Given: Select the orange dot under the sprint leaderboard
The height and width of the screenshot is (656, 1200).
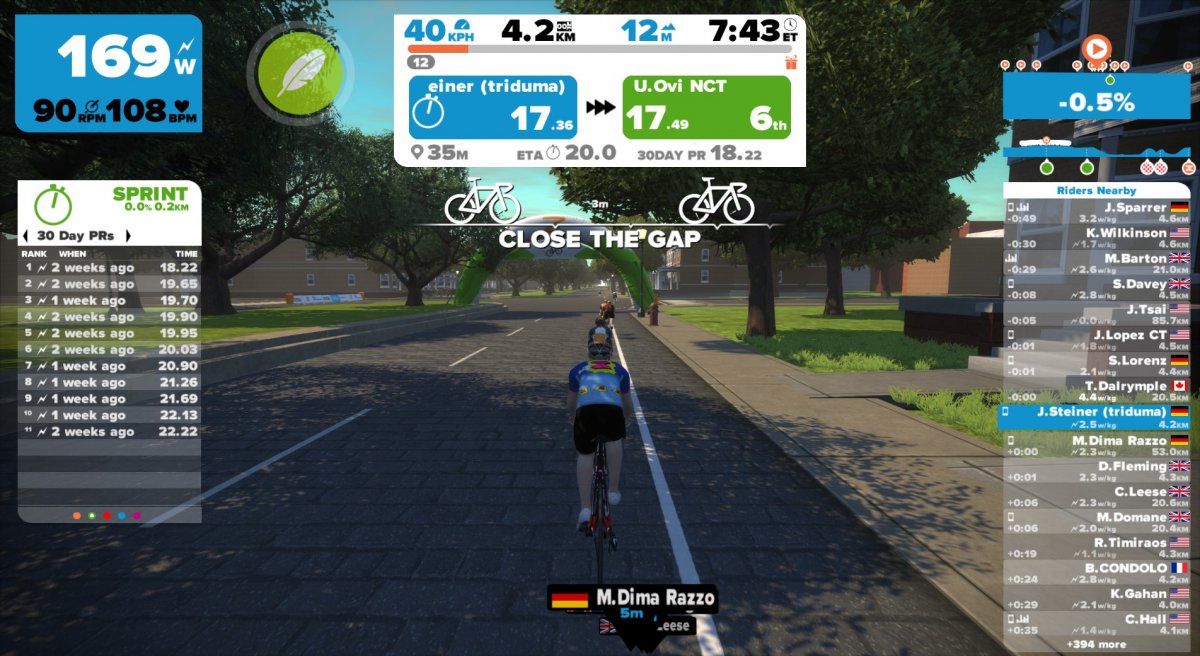Looking at the screenshot, I should [x=77, y=515].
